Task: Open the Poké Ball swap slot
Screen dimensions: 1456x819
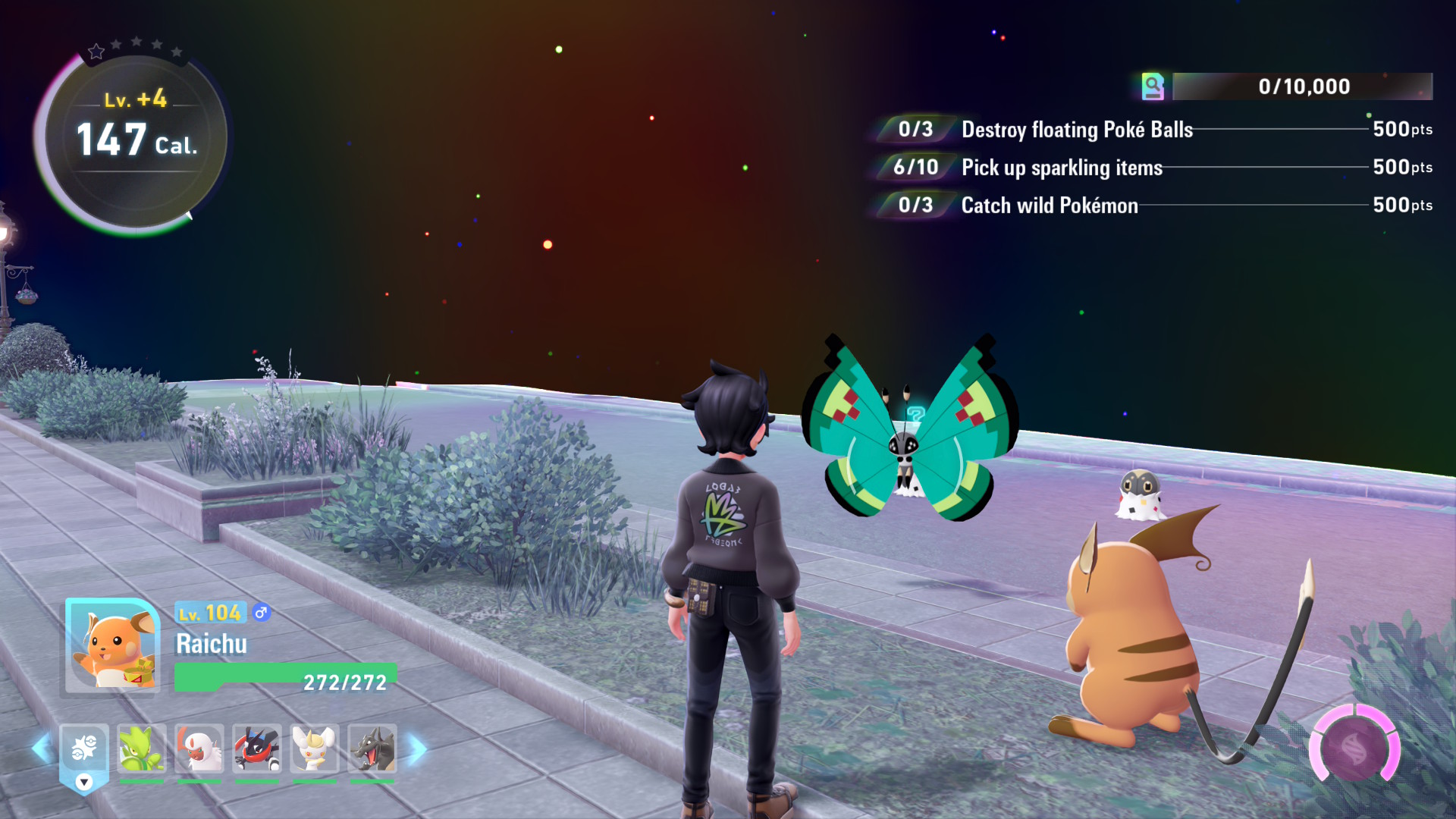Action: (84, 749)
